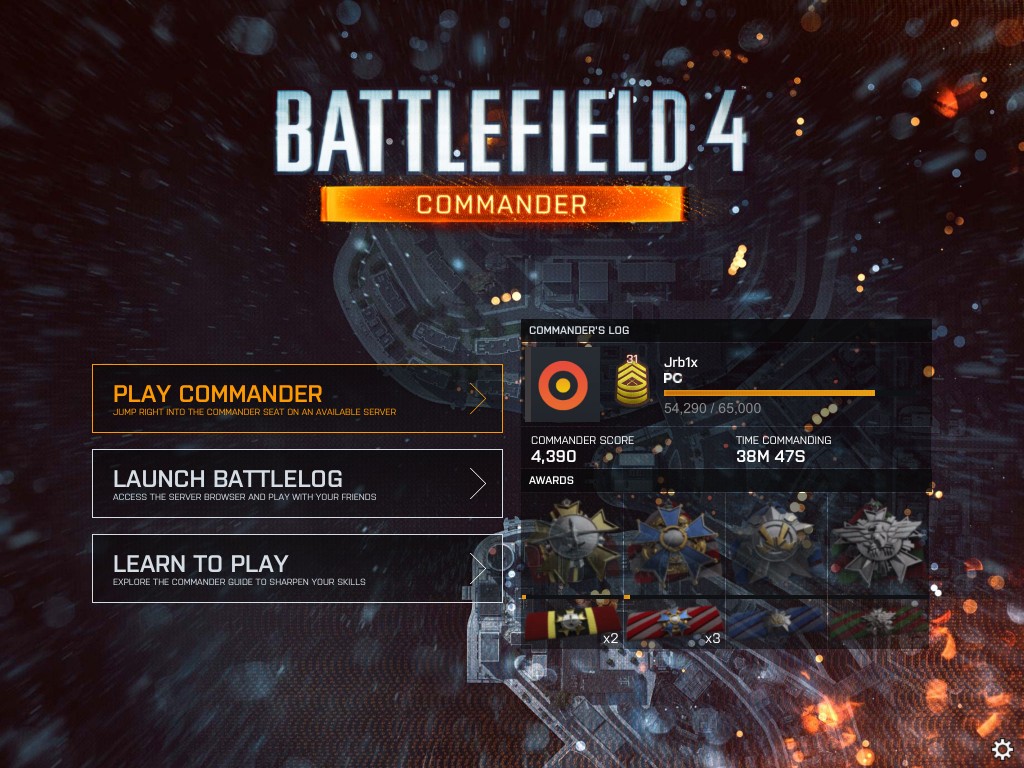Open Launch Battlelog
Image resolution: width=1024 pixels, height=768 pixels.
click(x=297, y=483)
